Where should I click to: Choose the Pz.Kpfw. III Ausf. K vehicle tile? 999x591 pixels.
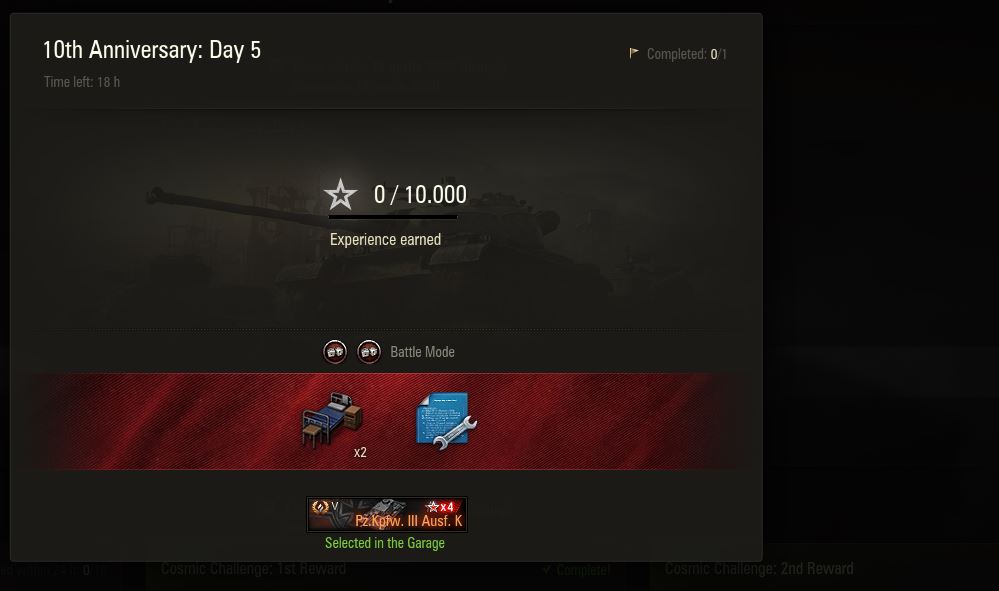386,514
